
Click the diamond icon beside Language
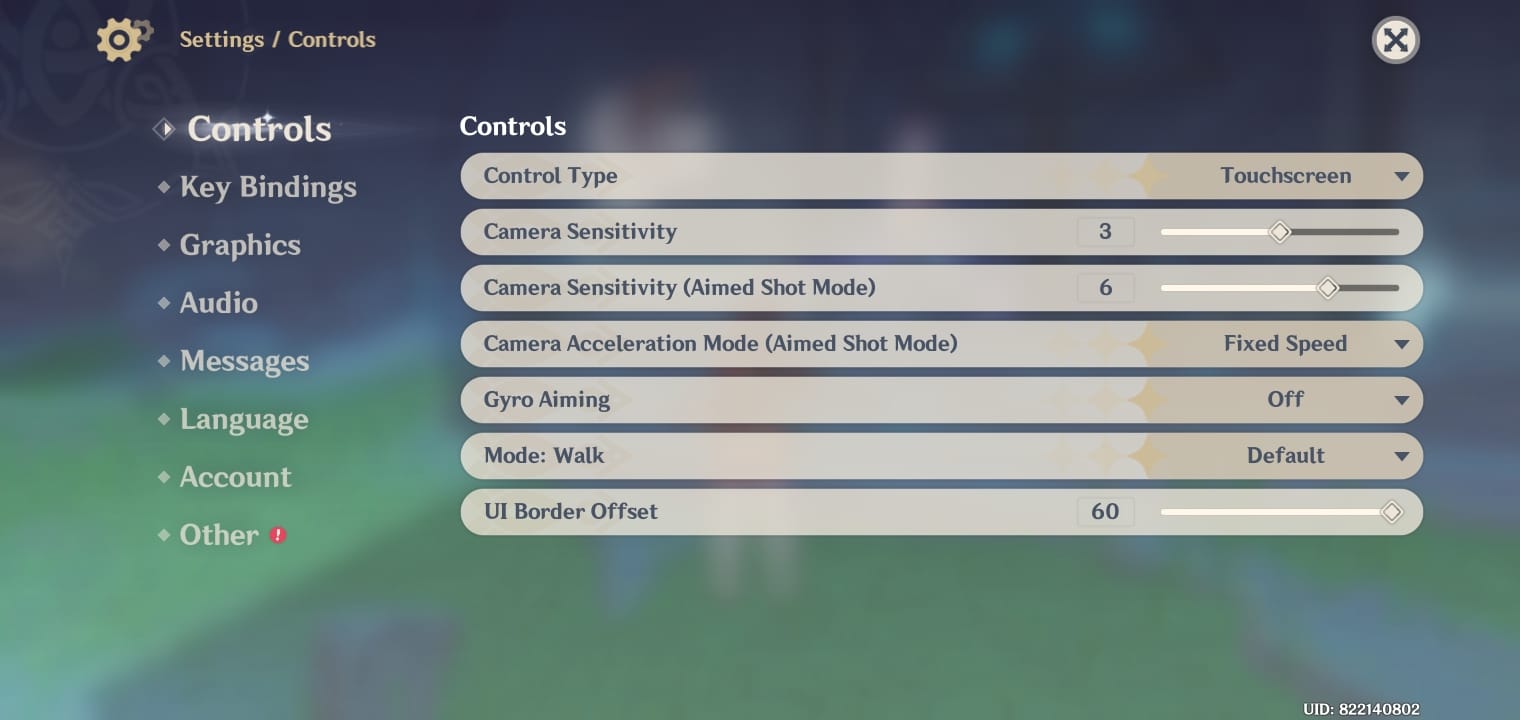164,418
